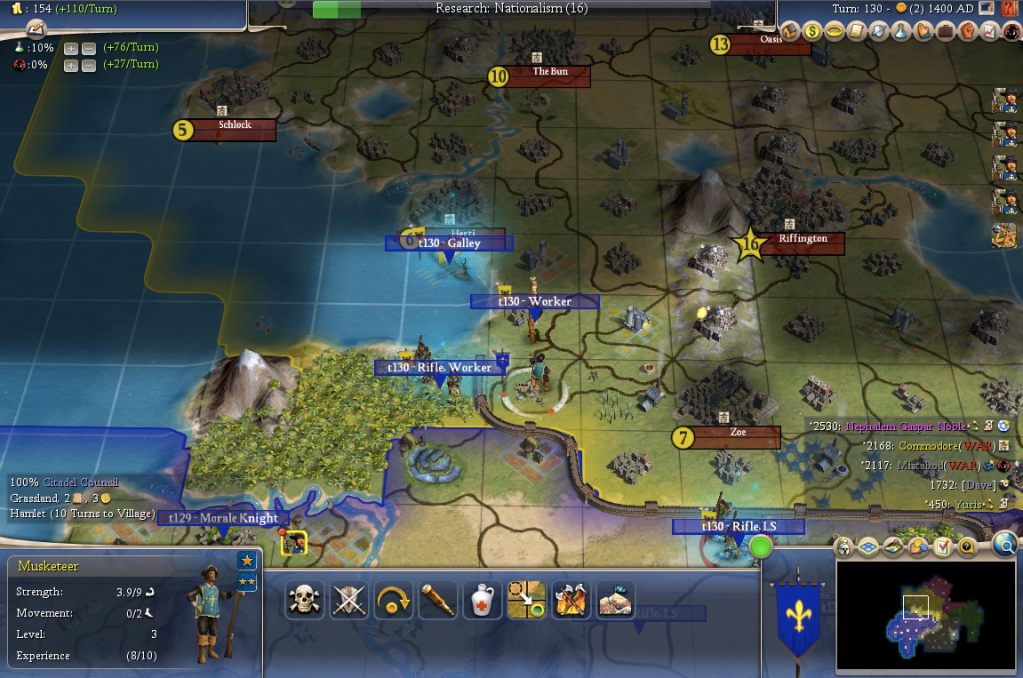The image size is (1023, 678).
Task: Pillage with the burning axes button
Action: (x=570, y=600)
